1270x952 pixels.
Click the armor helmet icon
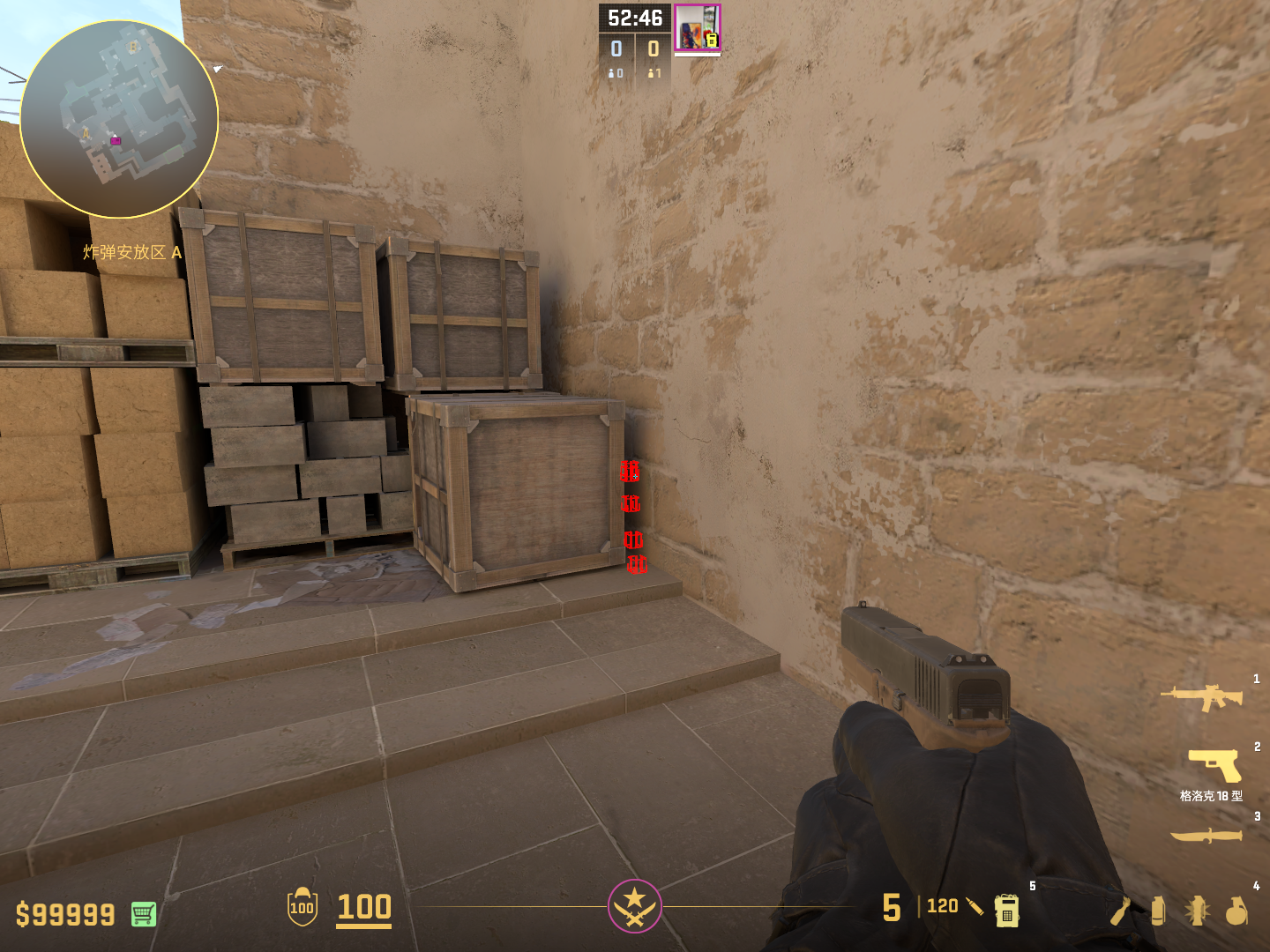[x=302, y=906]
